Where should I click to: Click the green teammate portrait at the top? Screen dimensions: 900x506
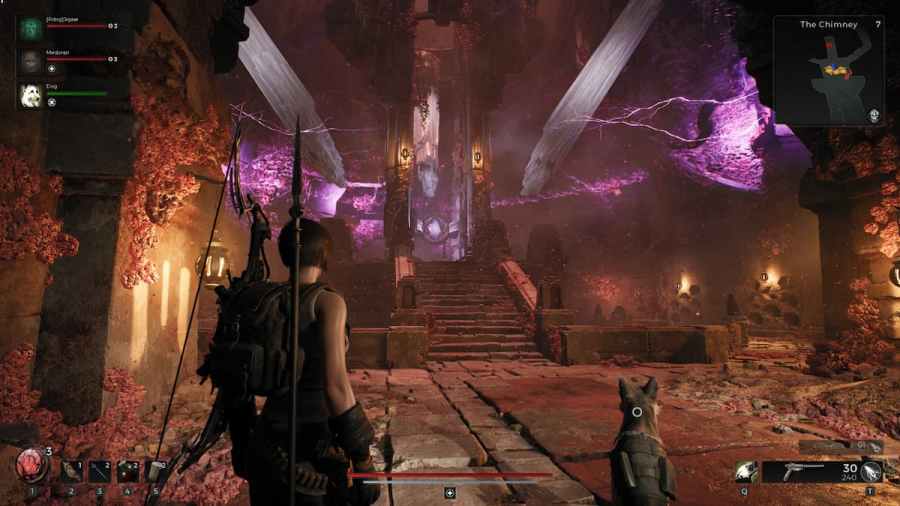tap(29, 28)
